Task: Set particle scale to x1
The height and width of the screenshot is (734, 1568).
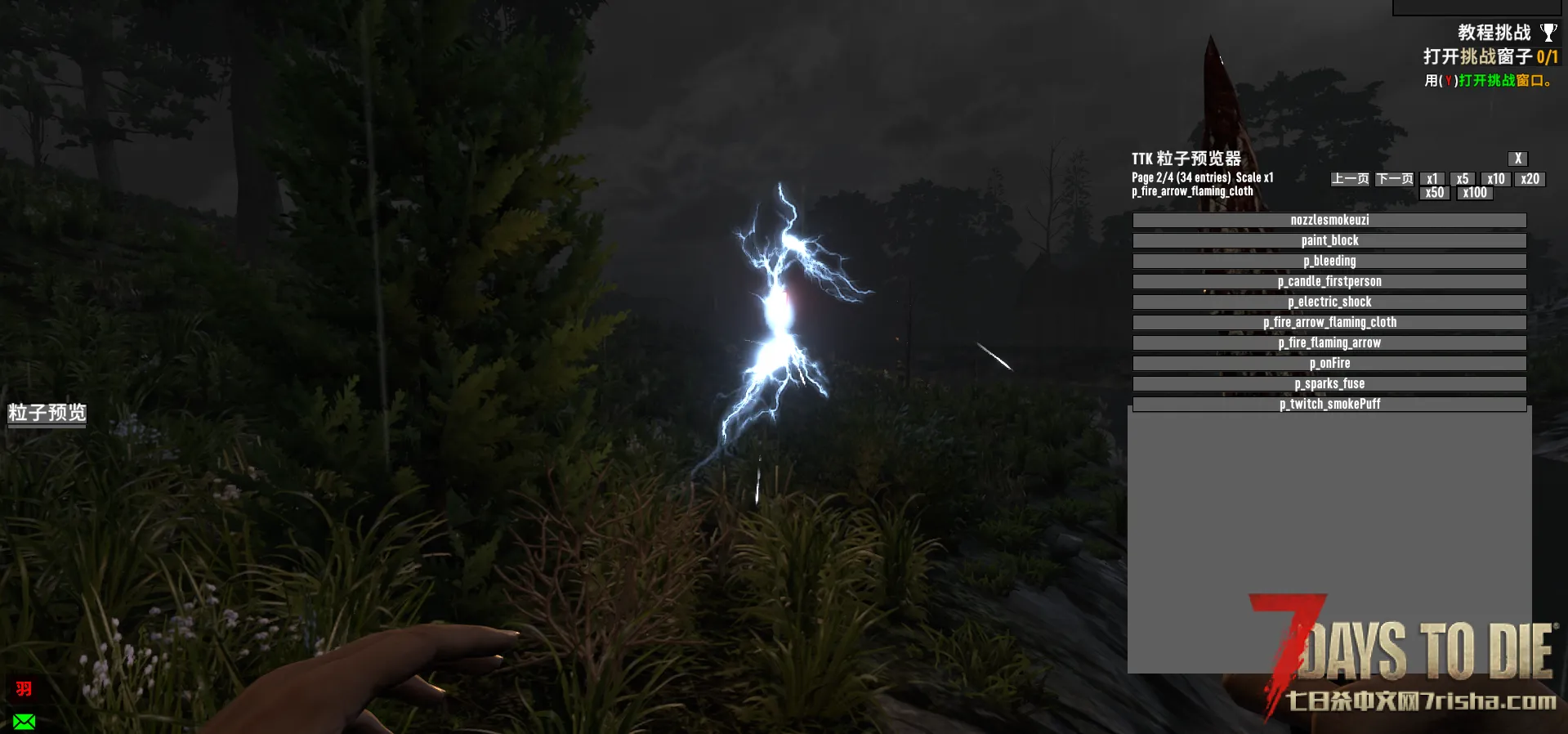Action: [1432, 179]
